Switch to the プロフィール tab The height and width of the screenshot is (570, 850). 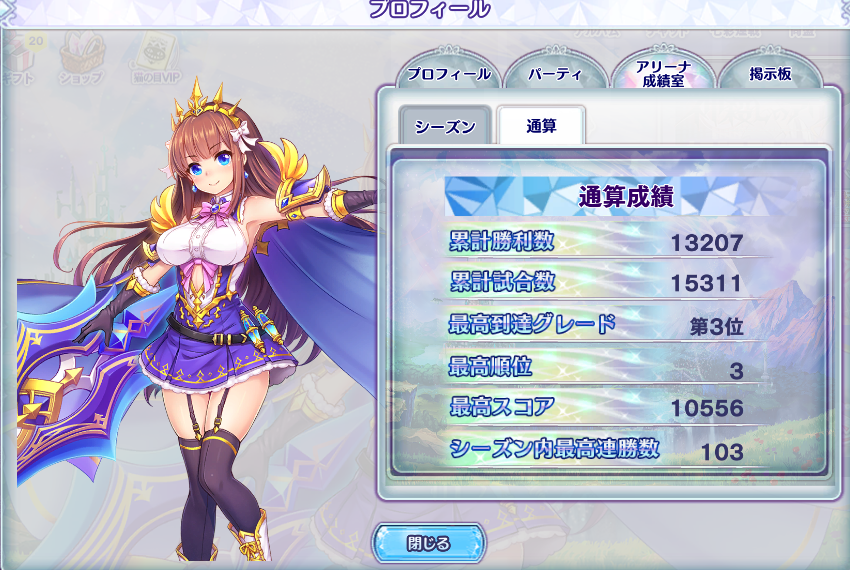coord(448,74)
